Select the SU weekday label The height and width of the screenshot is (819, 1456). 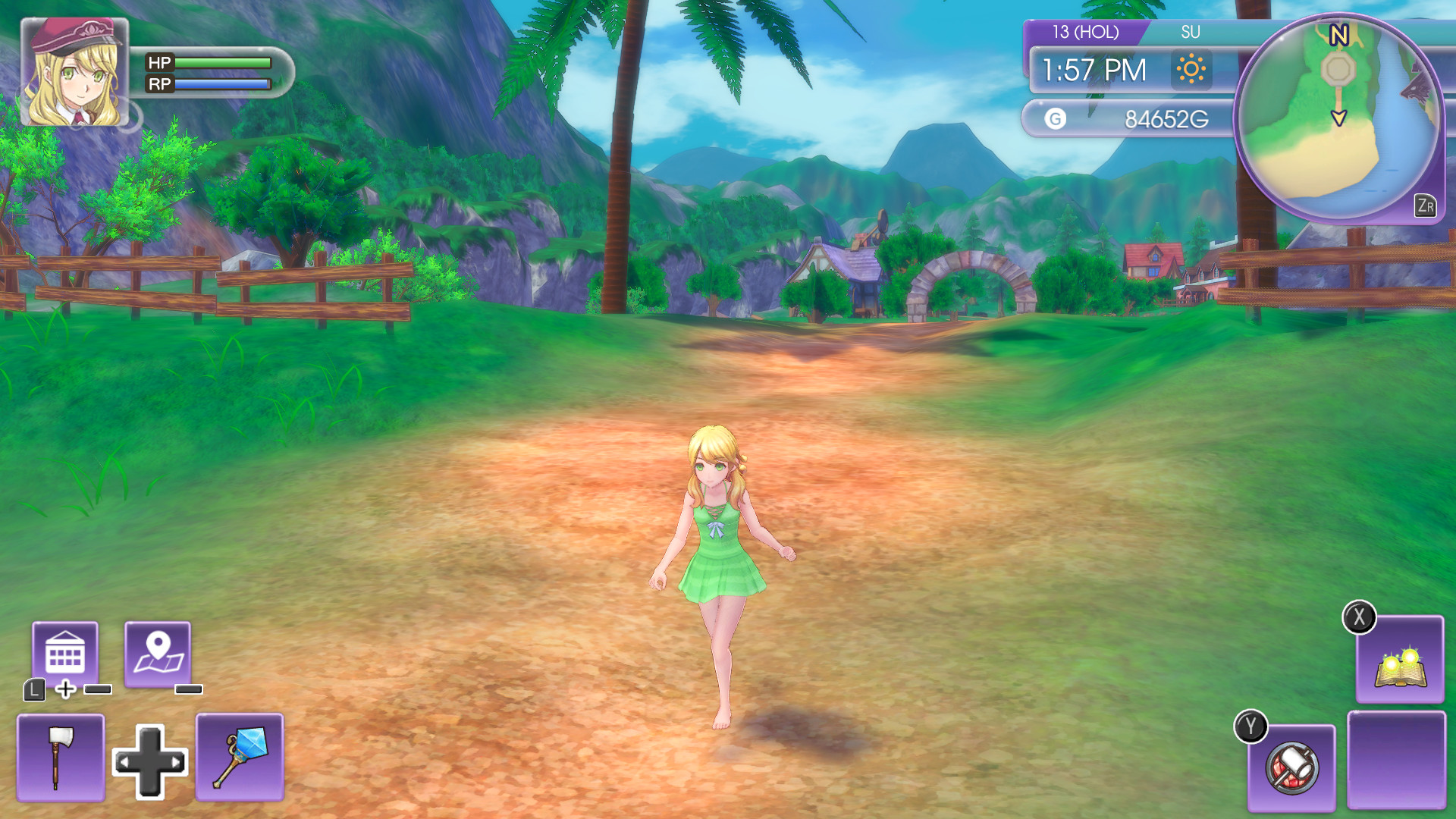point(1192,33)
